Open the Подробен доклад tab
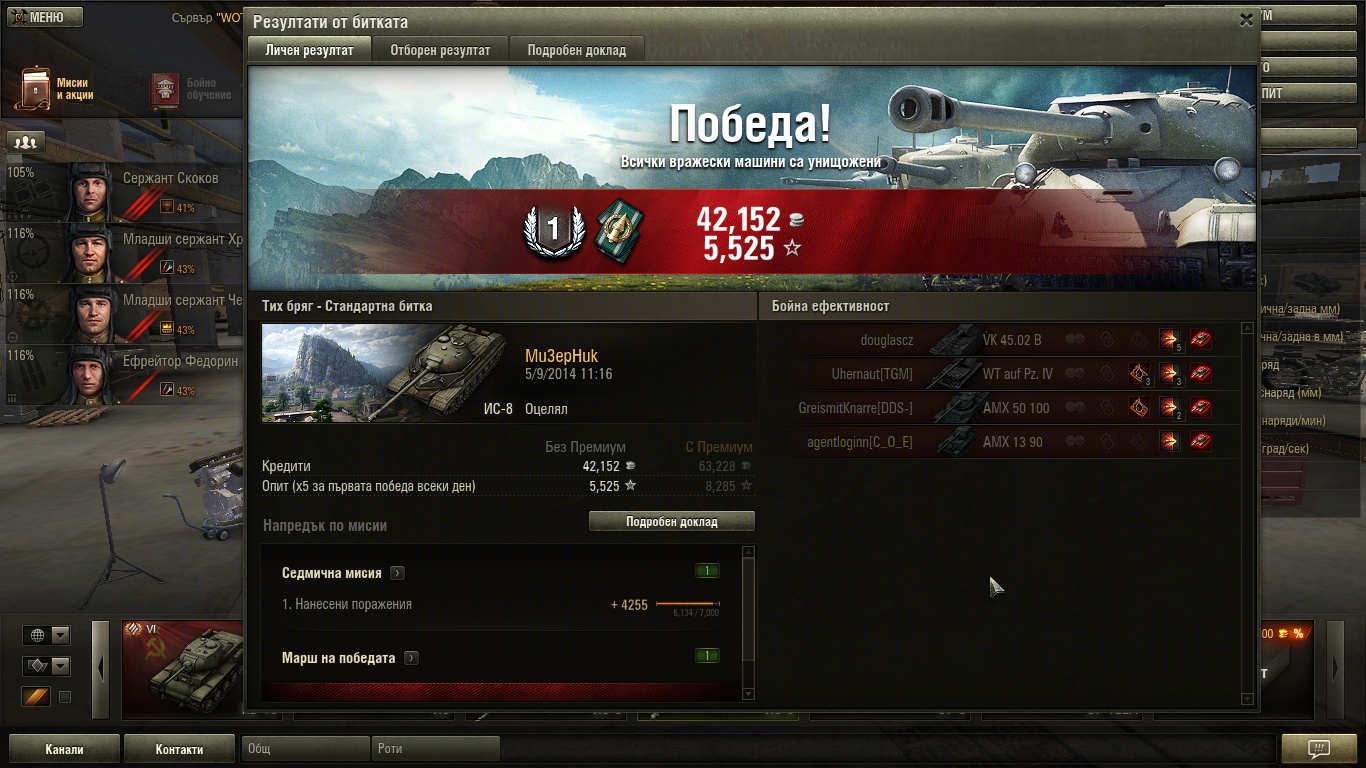1366x768 pixels. pos(576,50)
